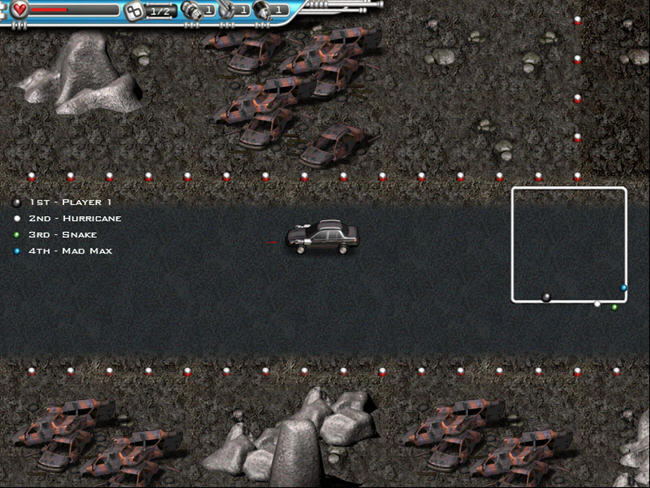Click the black Player 1 dot on the minimap
Viewport: 650px width, 488px height.
(546, 297)
